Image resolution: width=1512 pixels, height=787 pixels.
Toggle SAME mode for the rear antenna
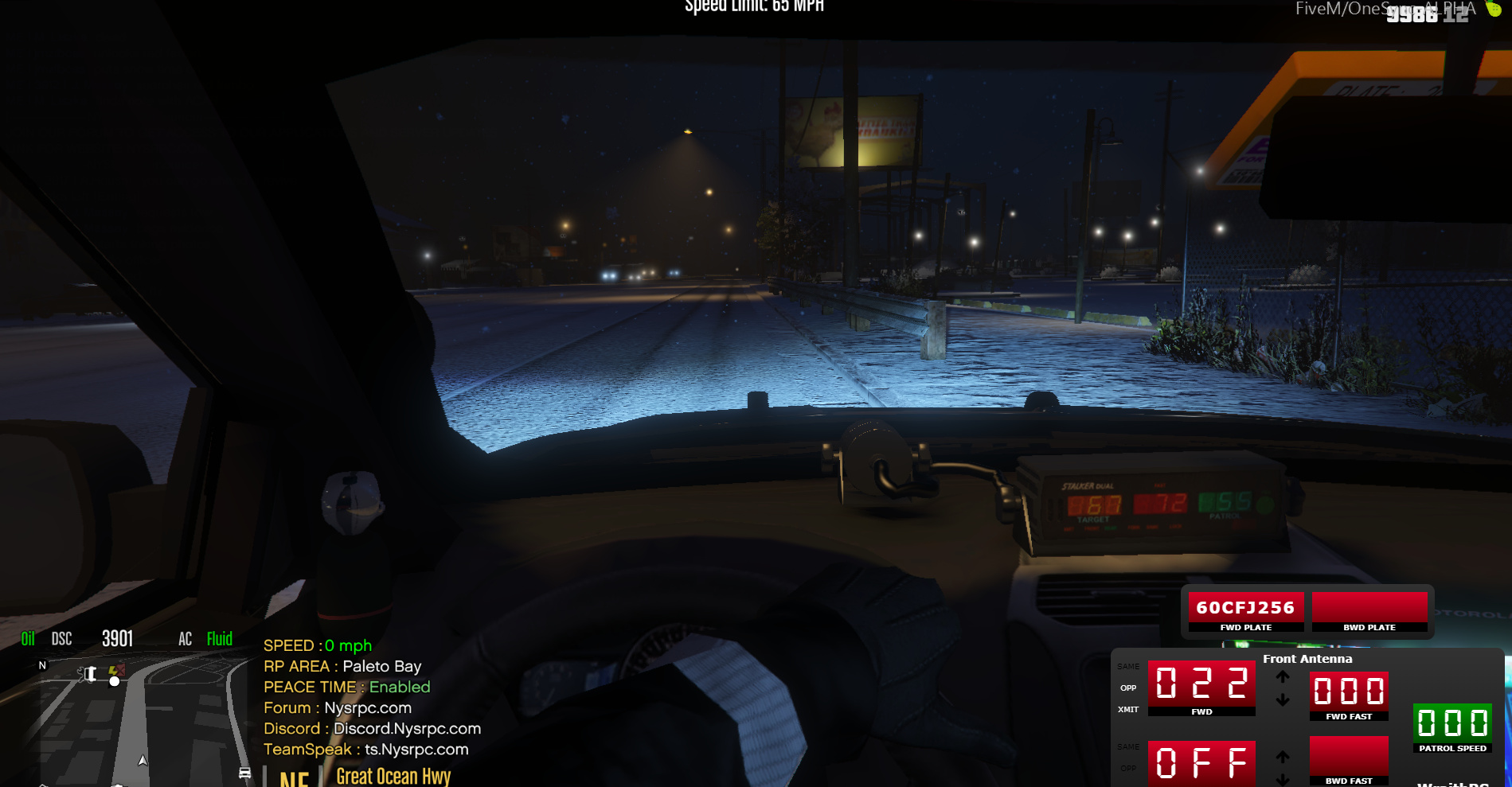coord(1127,746)
